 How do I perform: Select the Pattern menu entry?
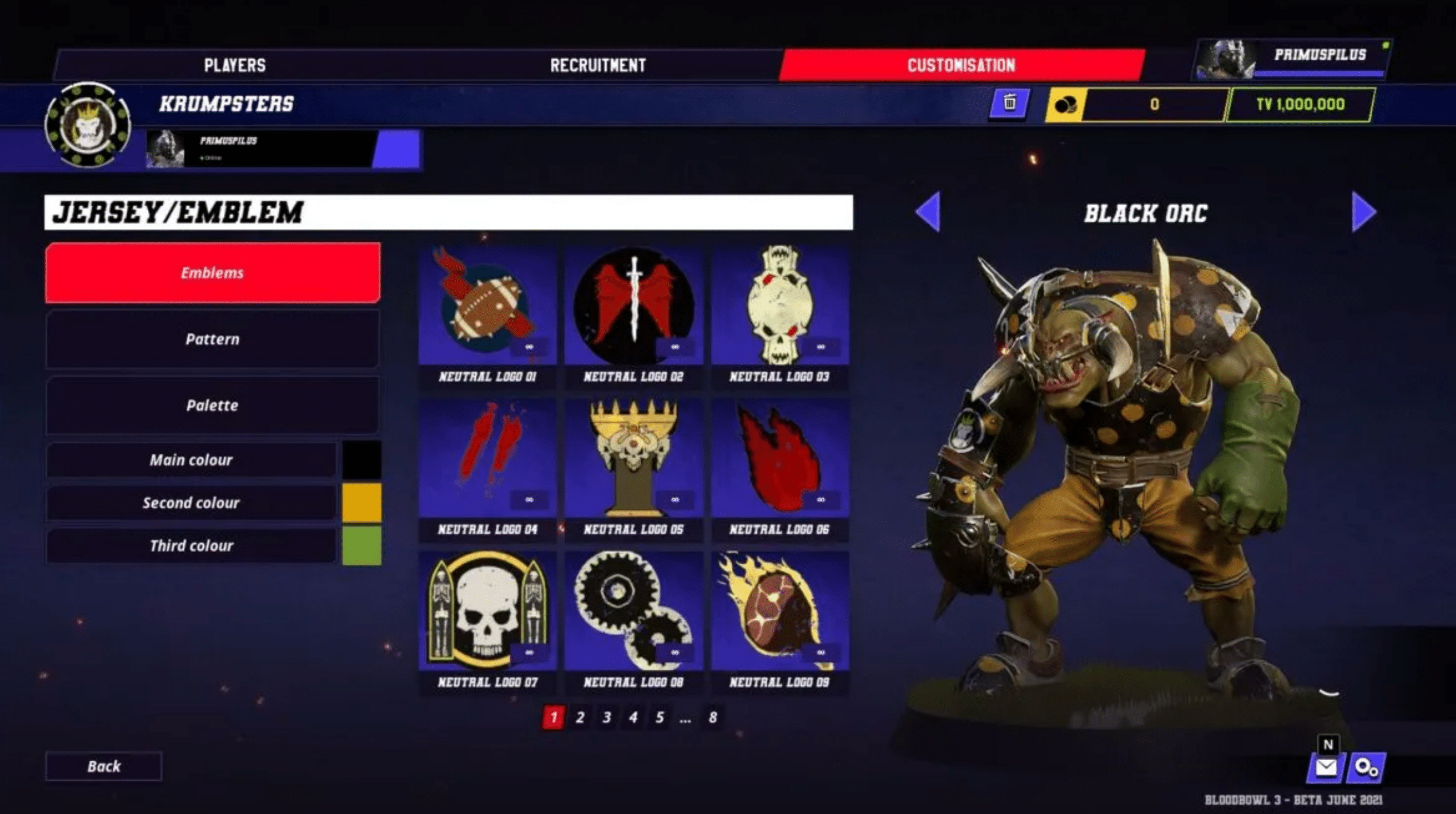pos(212,339)
